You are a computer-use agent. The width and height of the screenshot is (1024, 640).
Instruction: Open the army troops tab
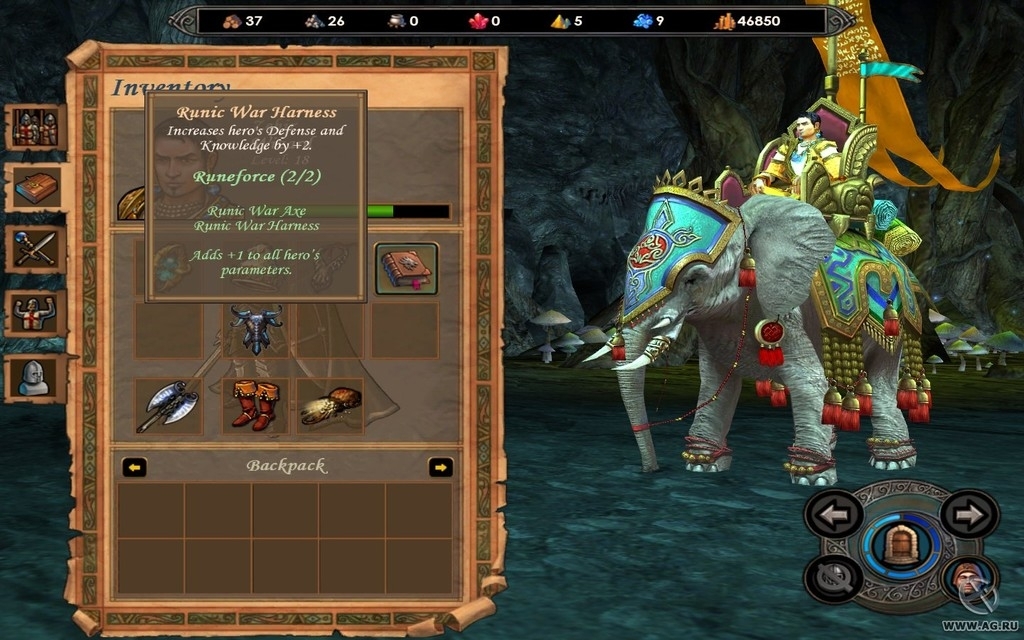(36, 128)
